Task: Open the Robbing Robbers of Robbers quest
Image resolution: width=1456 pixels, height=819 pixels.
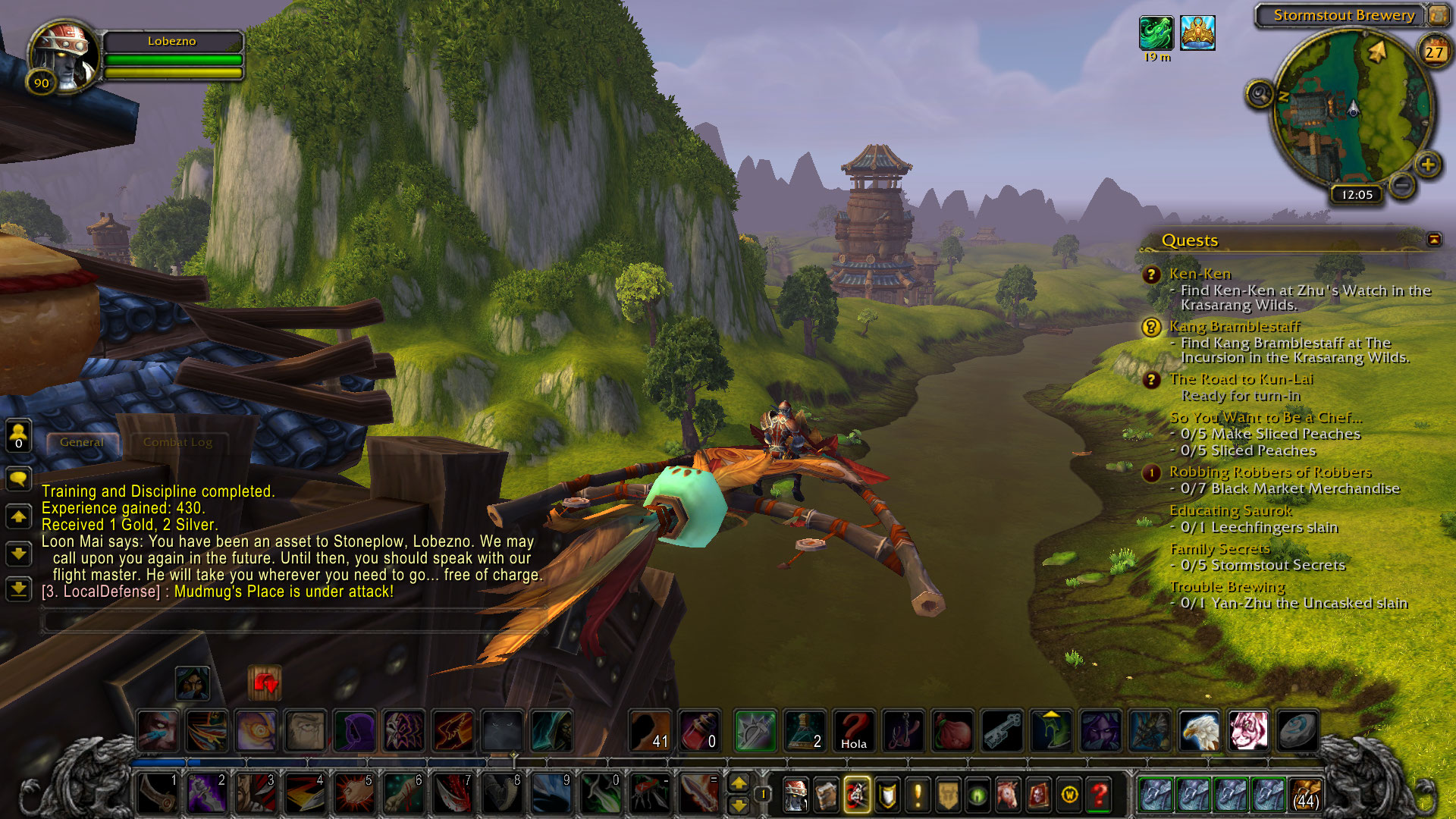Action: pyautogui.click(x=1269, y=472)
